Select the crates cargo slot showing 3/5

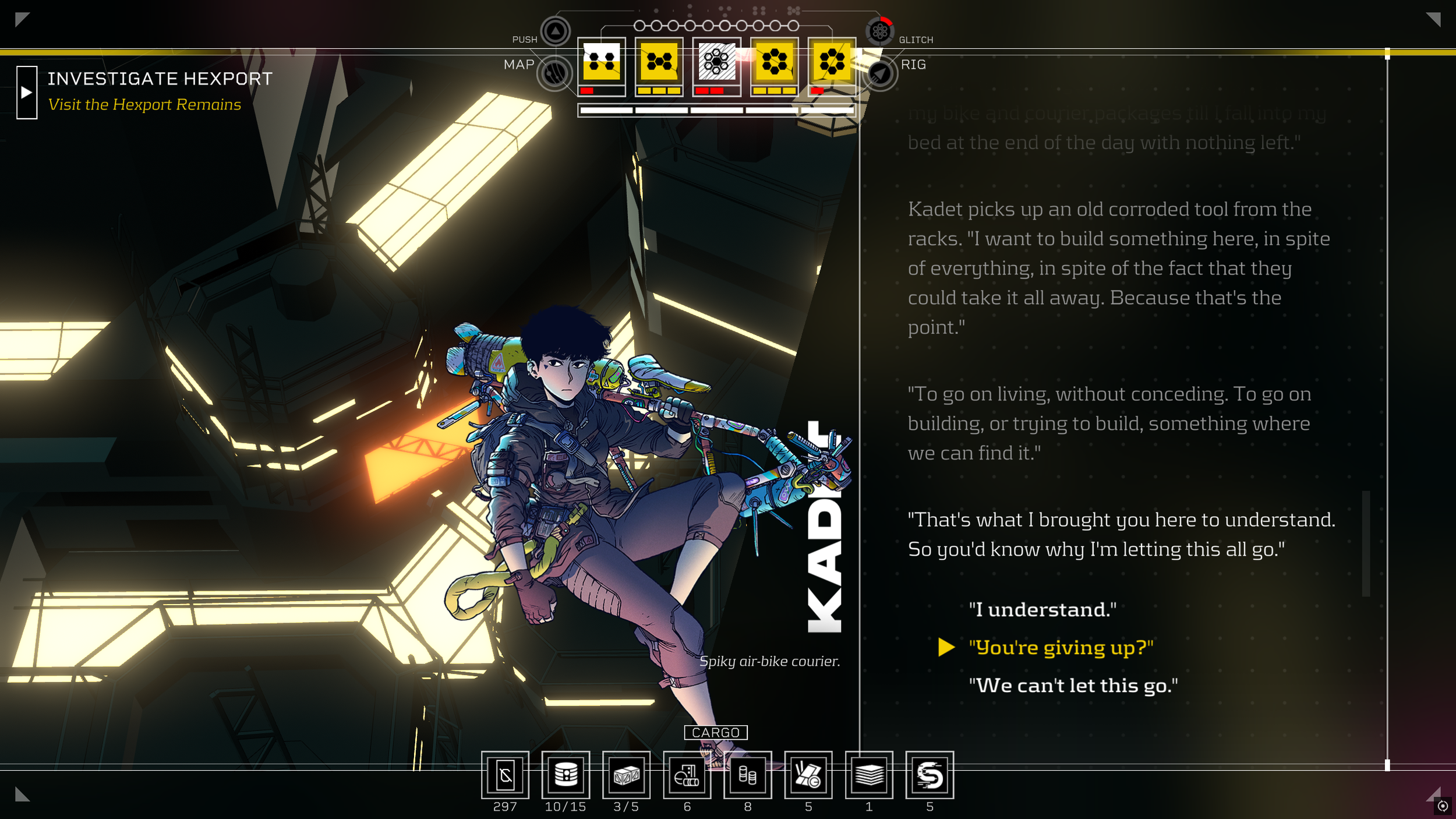tap(626, 775)
